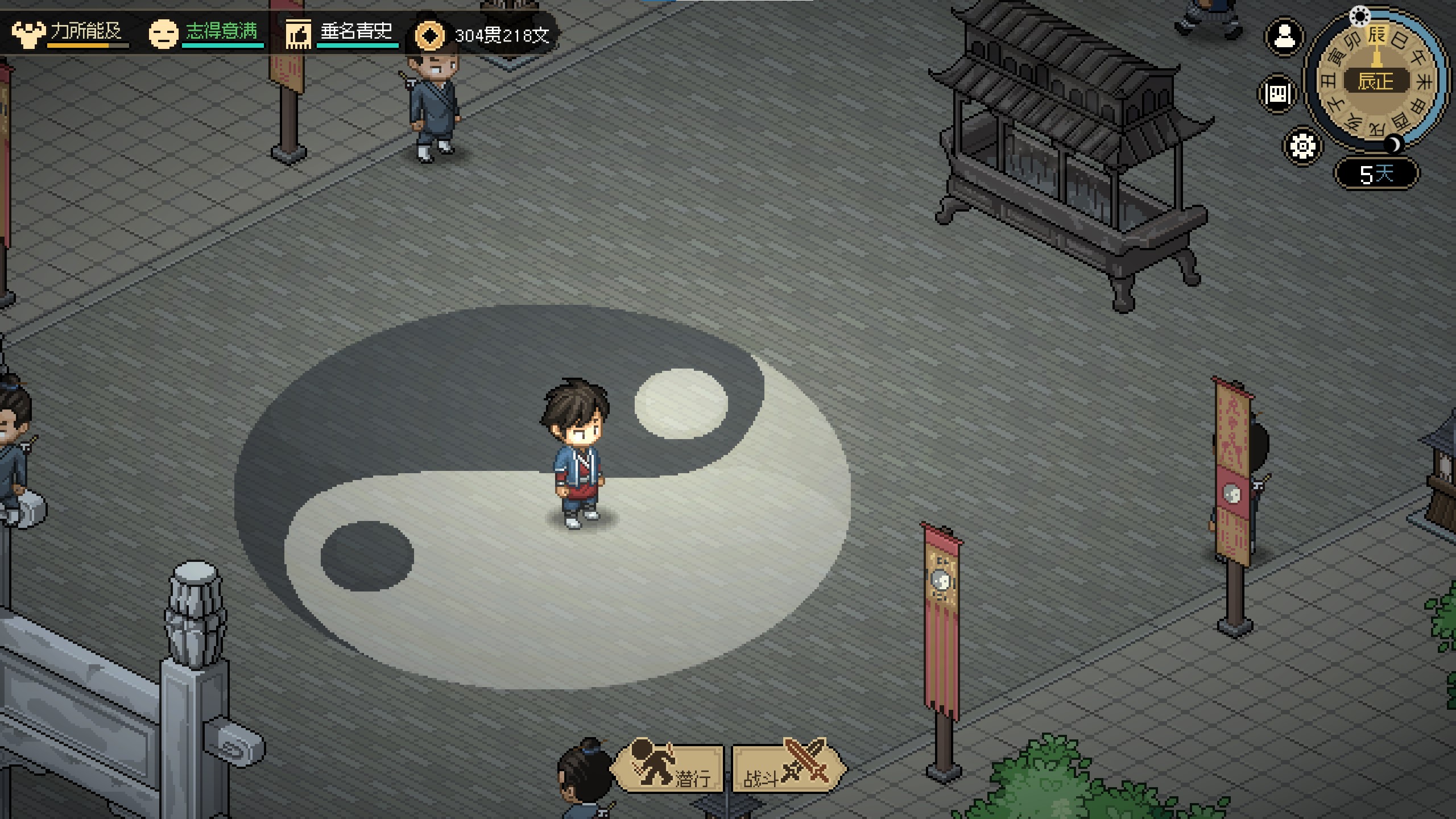Click the copper coin money icon
The image size is (1456, 819).
(x=429, y=35)
